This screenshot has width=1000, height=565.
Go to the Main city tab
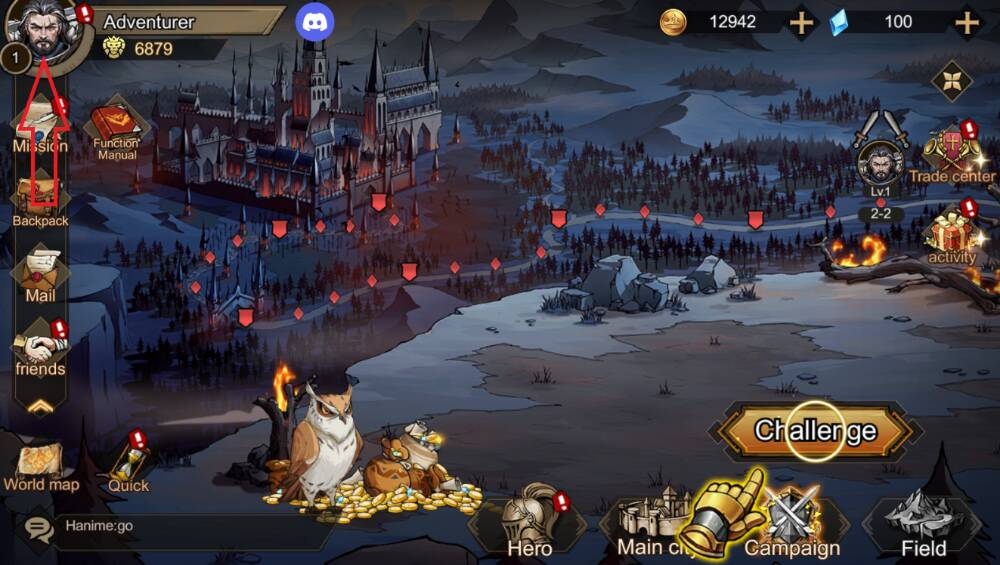click(x=650, y=523)
